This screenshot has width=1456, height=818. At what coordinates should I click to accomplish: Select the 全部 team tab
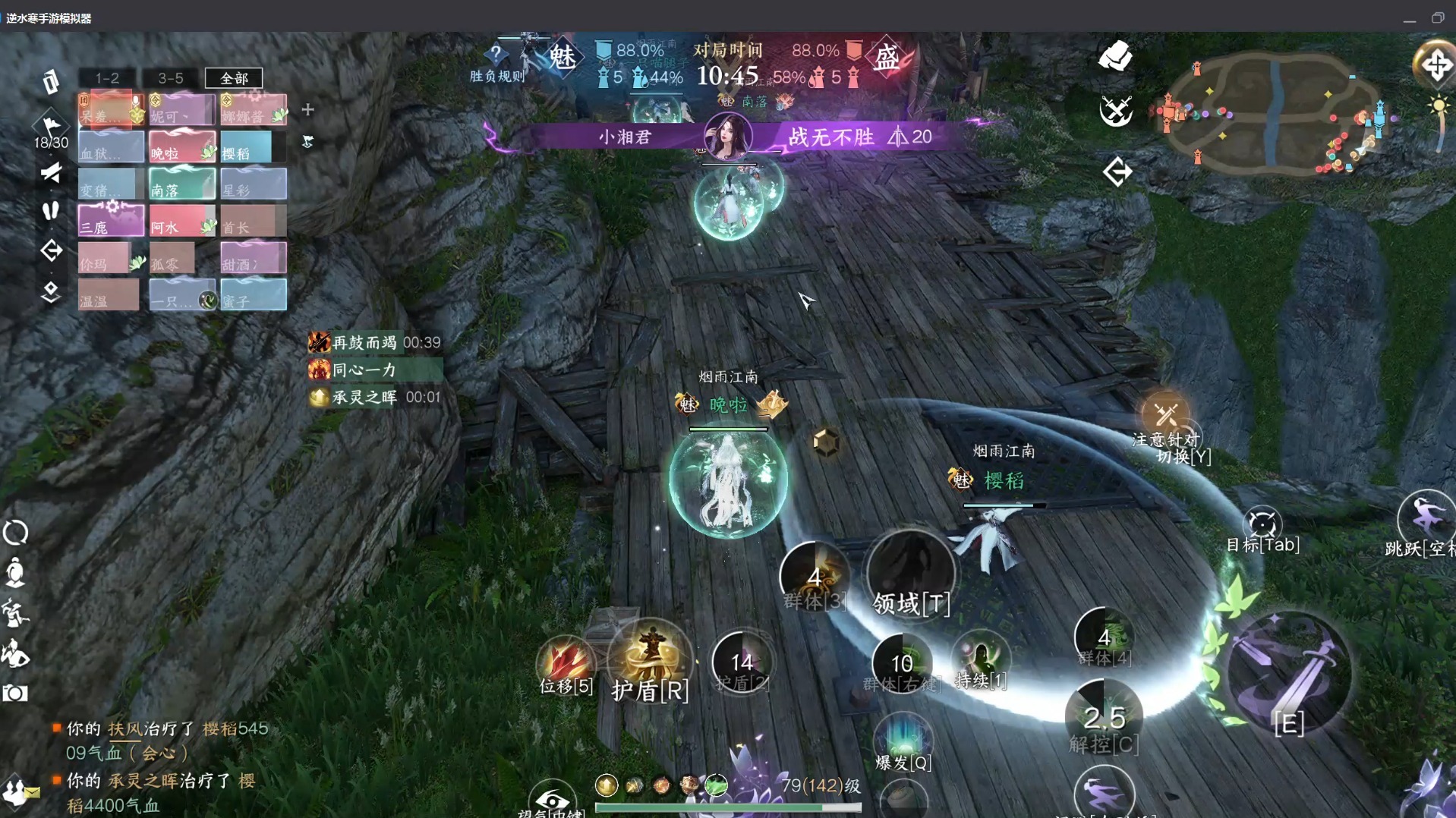pyautogui.click(x=234, y=78)
